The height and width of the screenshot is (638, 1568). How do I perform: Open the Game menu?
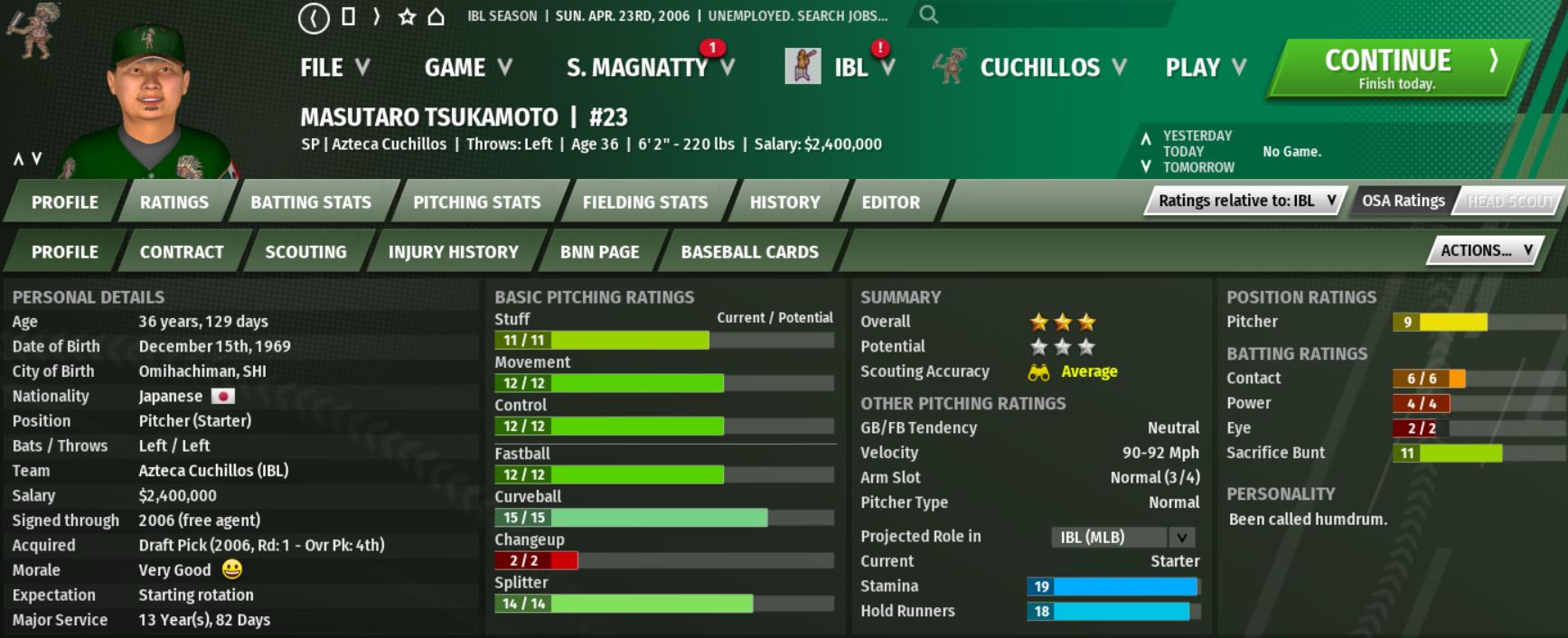click(467, 68)
